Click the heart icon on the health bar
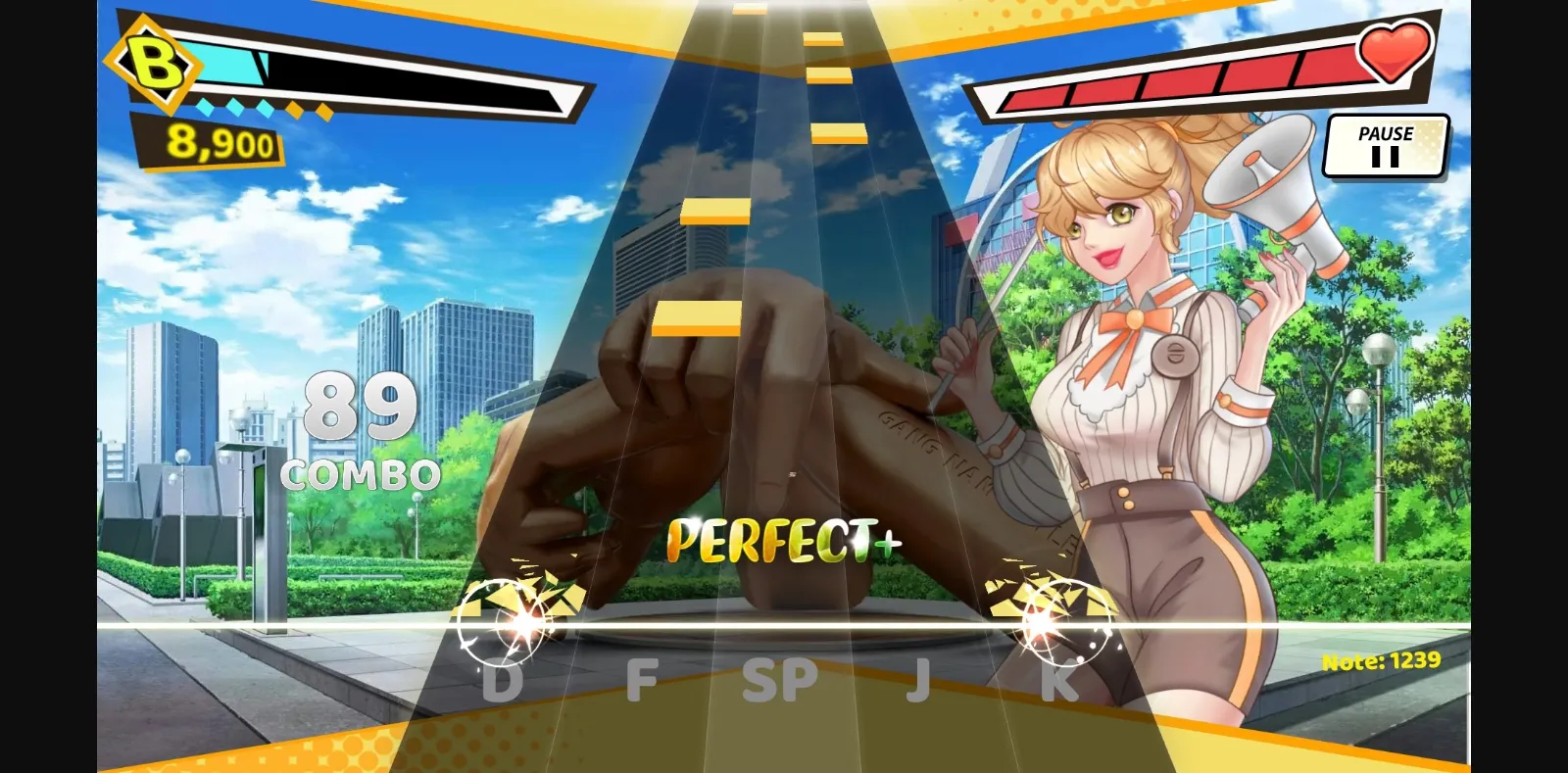This screenshot has height=773, width=1568. click(1394, 54)
